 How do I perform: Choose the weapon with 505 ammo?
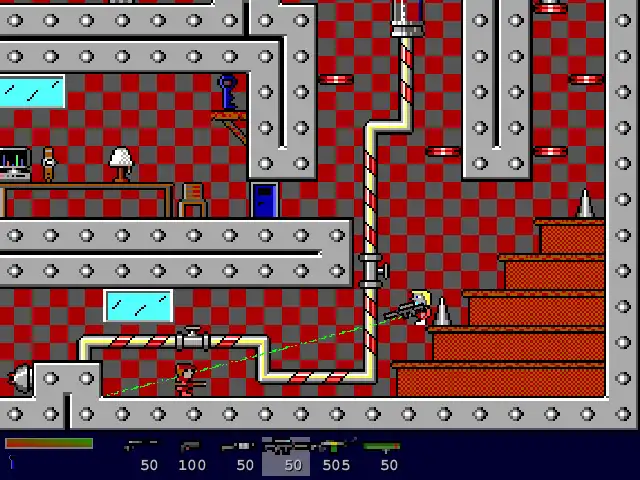pos(336,455)
